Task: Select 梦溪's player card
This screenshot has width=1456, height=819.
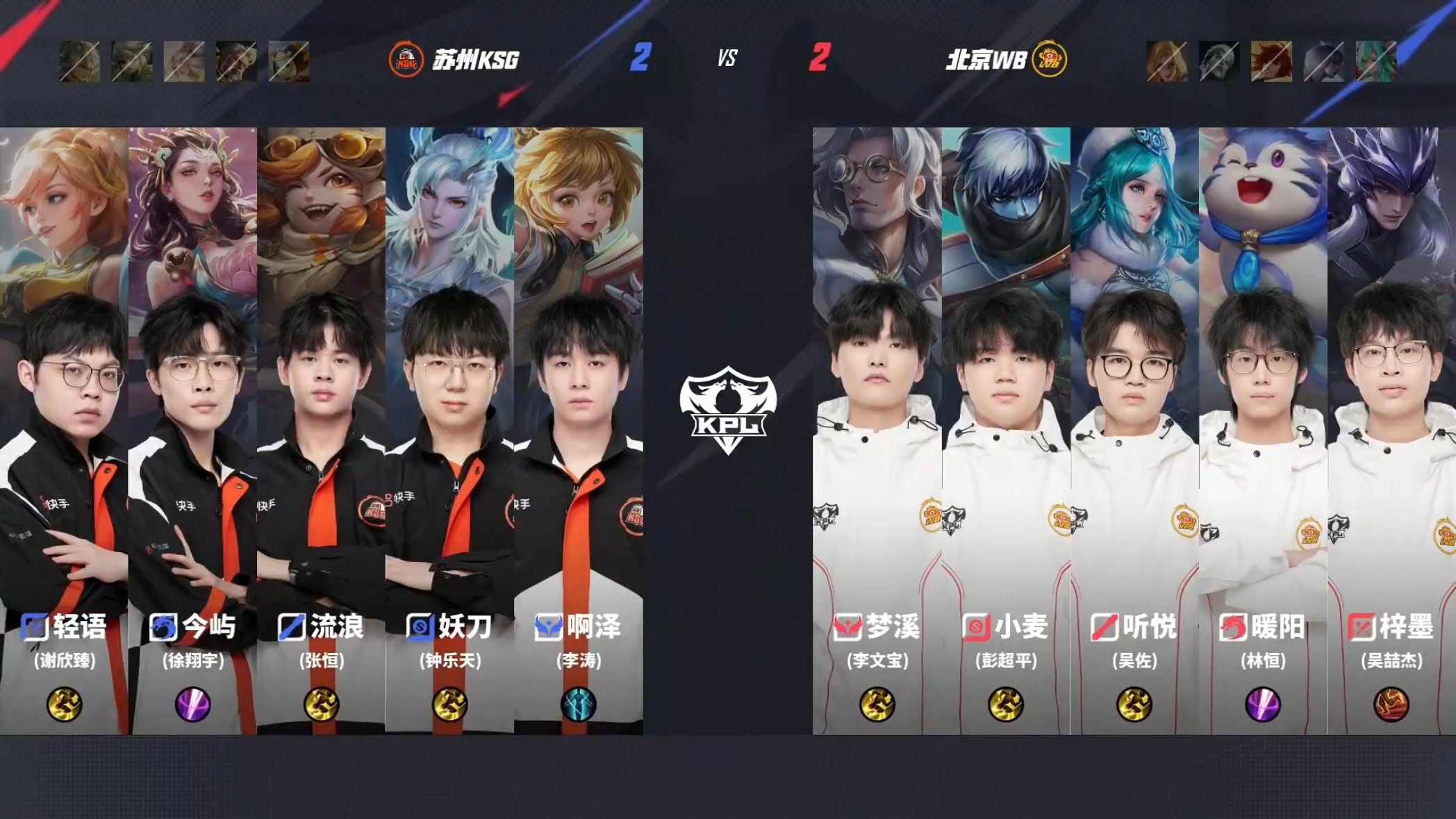Action: point(877,431)
